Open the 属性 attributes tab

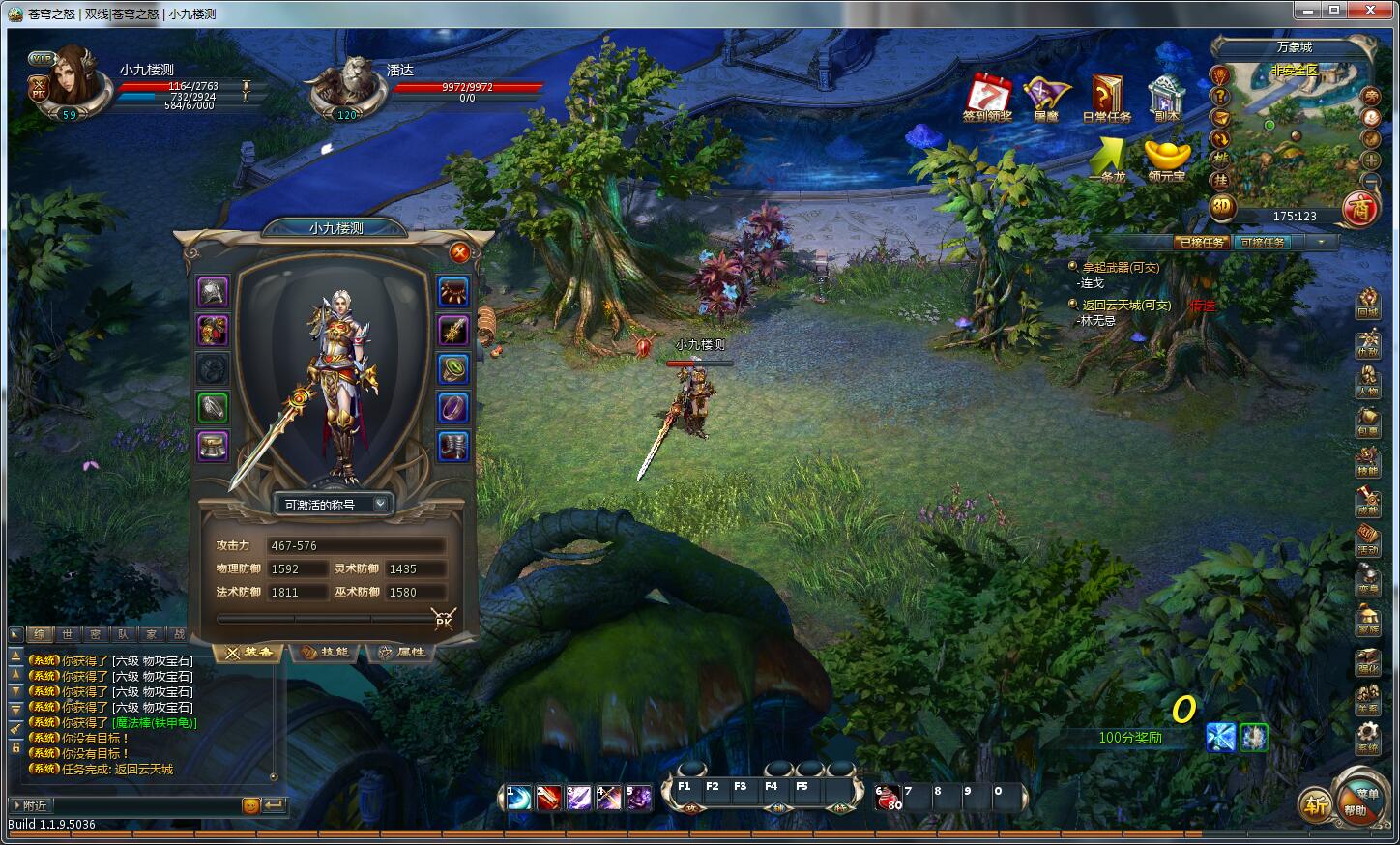tap(402, 653)
